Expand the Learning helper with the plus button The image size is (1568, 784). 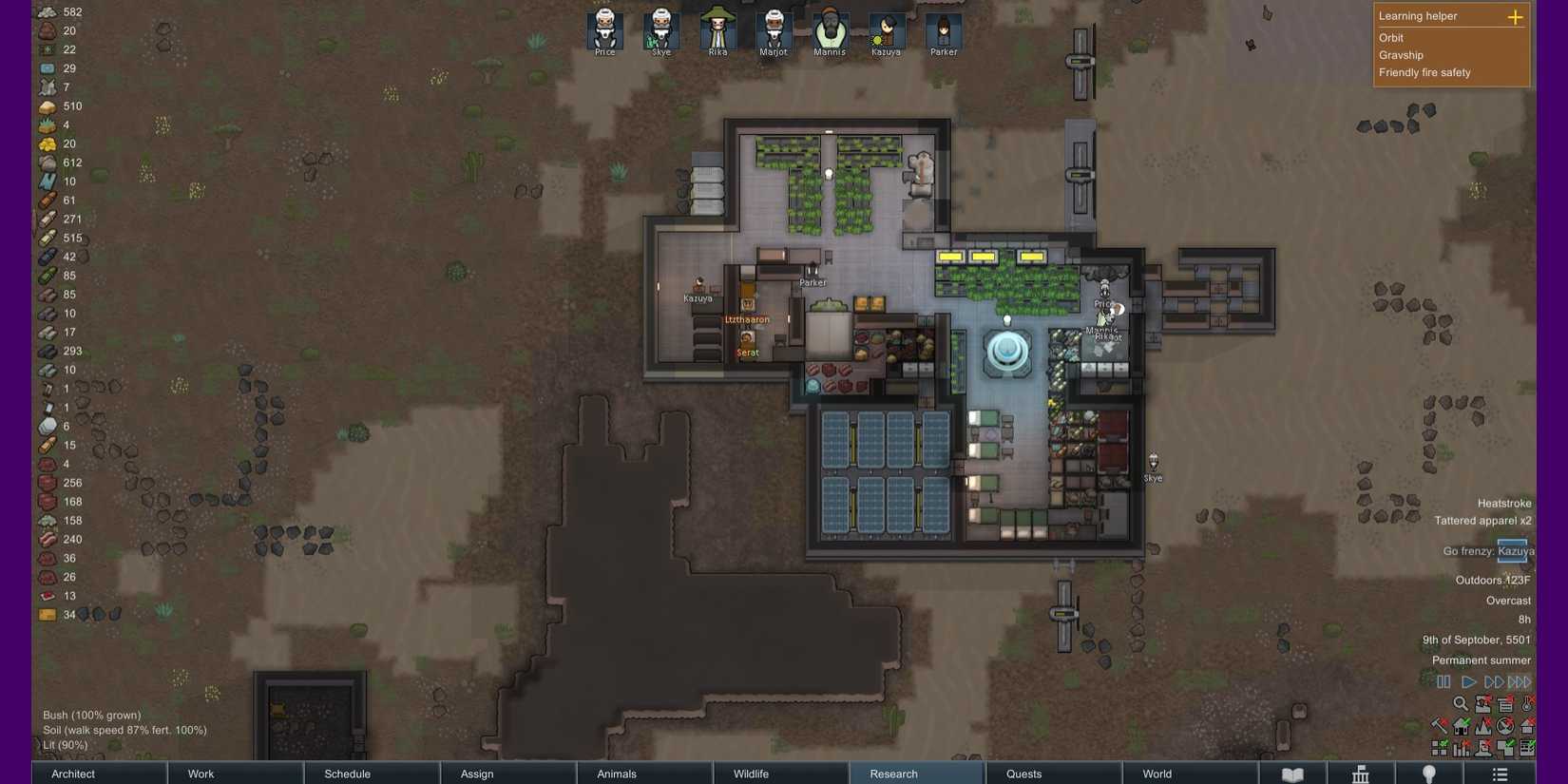(1515, 16)
